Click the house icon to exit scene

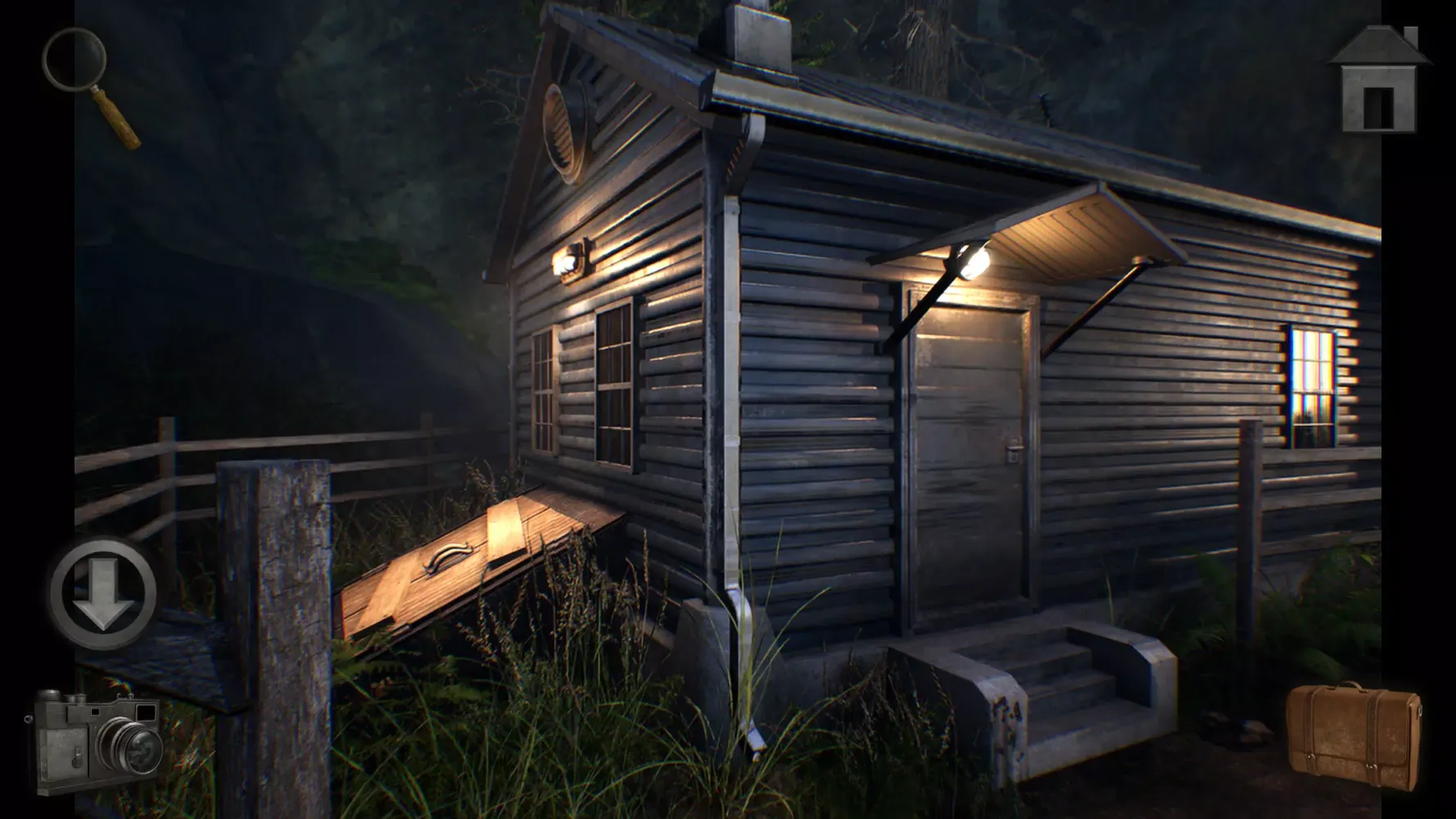[x=1380, y=78]
